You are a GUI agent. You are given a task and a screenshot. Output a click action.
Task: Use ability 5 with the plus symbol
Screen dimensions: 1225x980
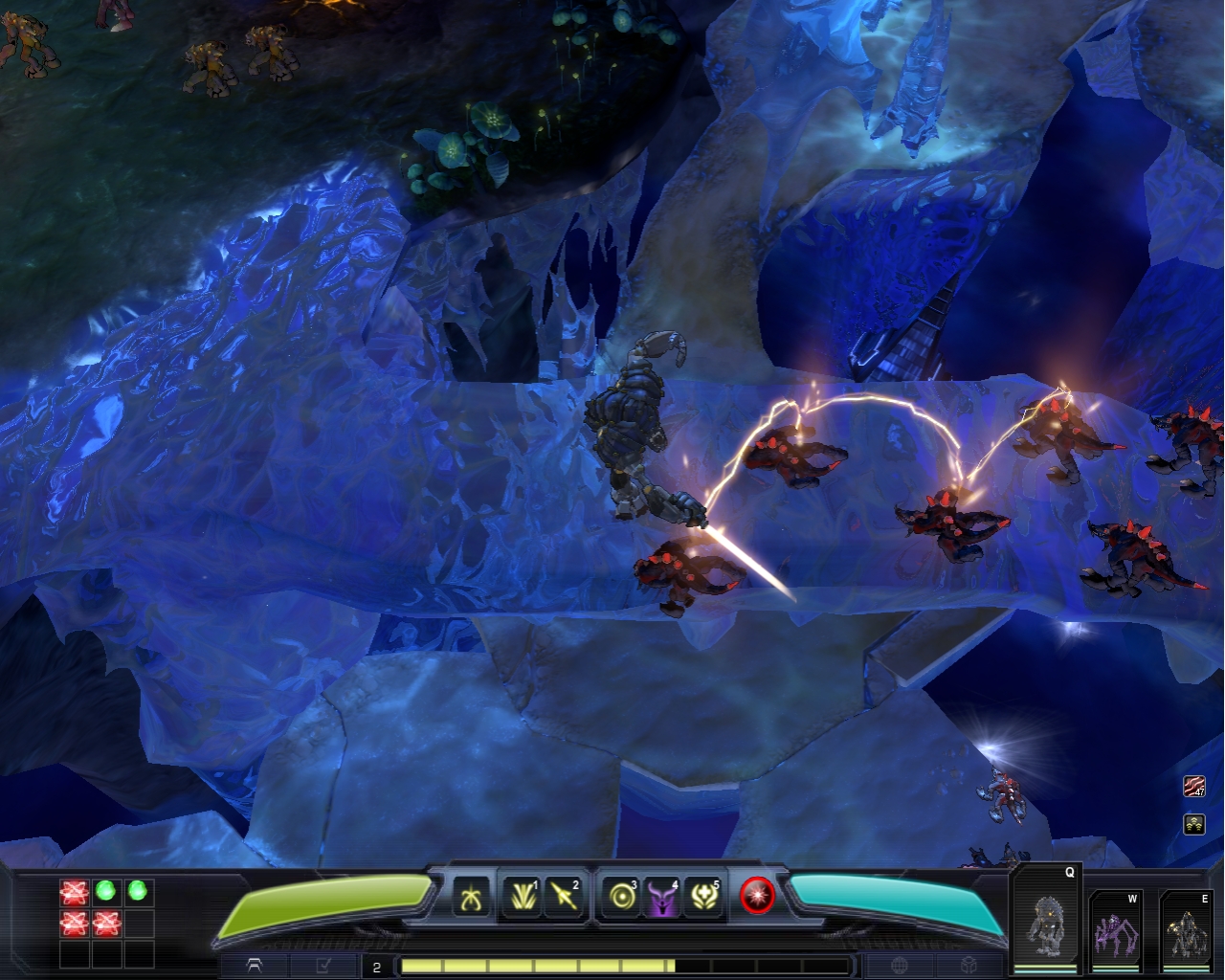[704, 897]
